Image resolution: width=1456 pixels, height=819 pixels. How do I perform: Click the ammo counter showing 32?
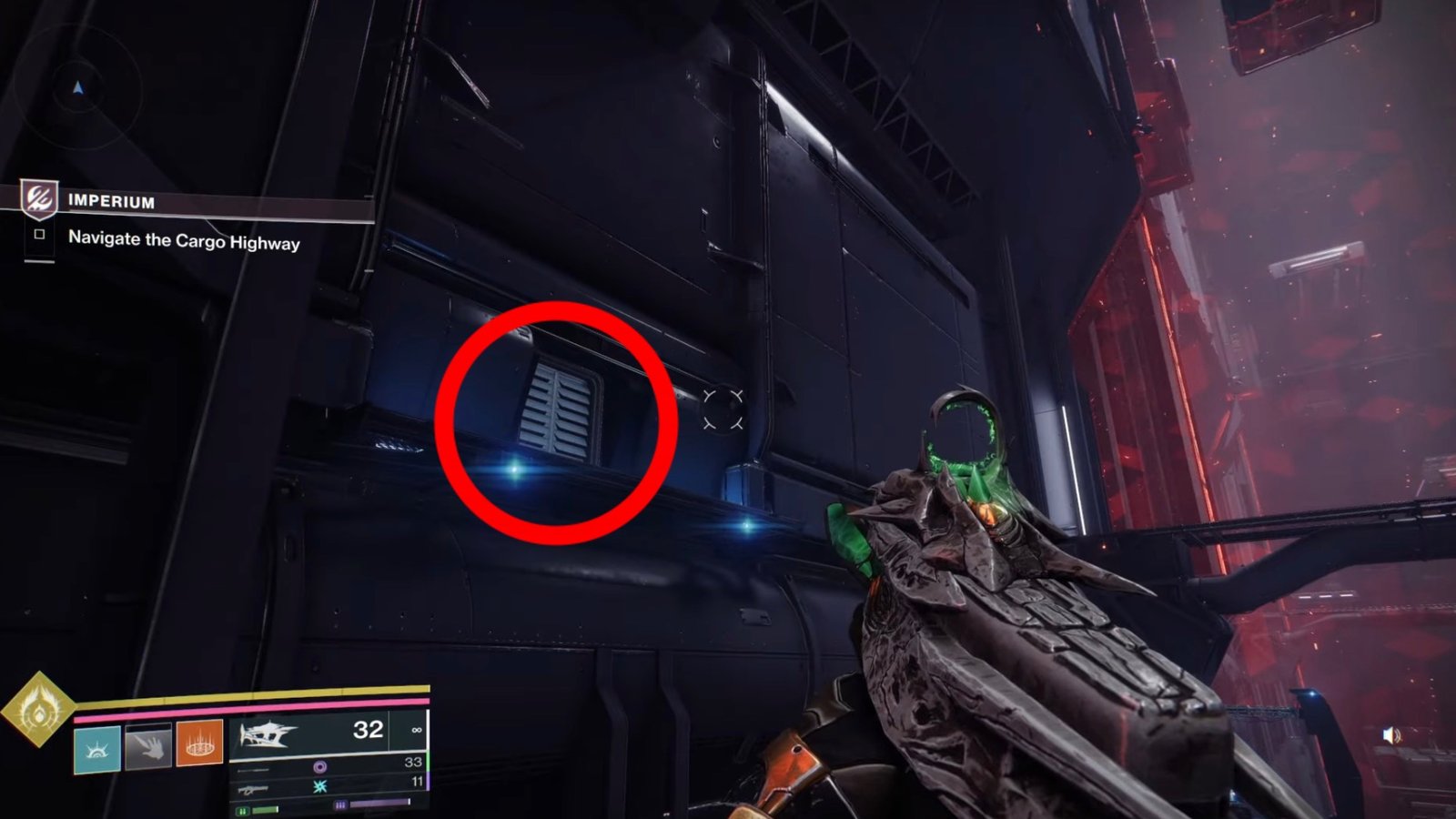click(x=367, y=732)
